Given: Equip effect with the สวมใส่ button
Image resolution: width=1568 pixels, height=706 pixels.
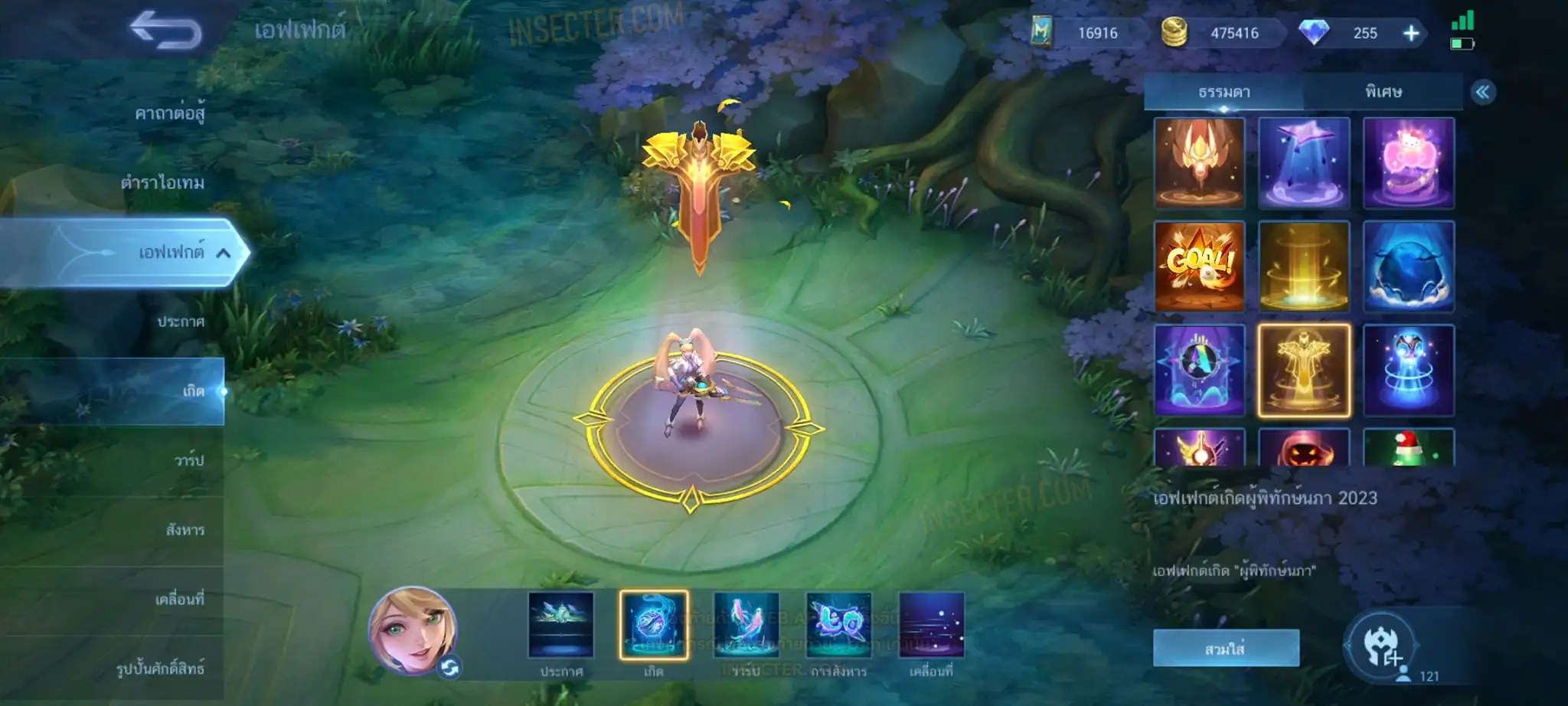Looking at the screenshot, I should pos(1225,649).
